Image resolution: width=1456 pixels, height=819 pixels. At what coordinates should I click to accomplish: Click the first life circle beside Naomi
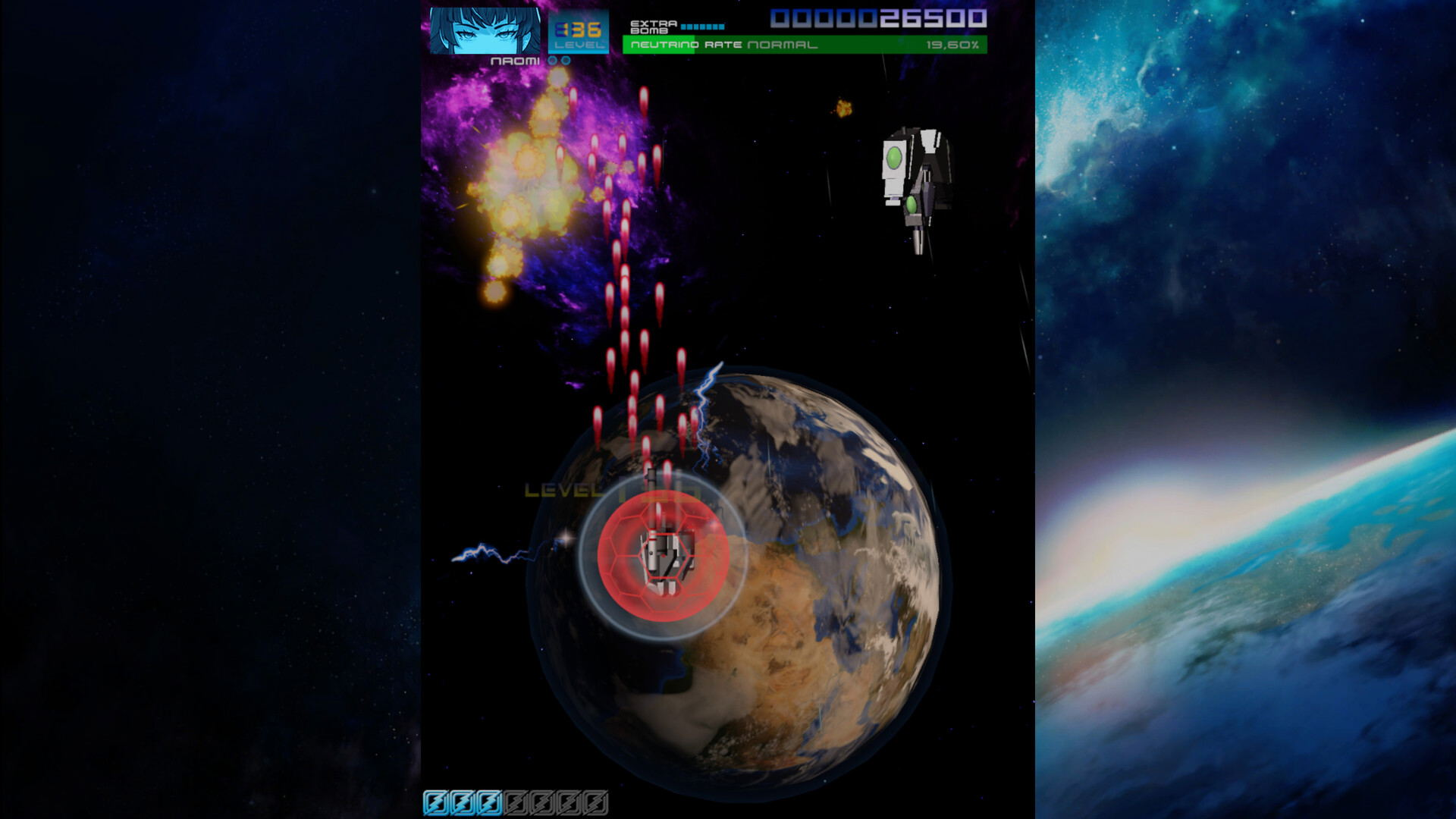(x=551, y=61)
